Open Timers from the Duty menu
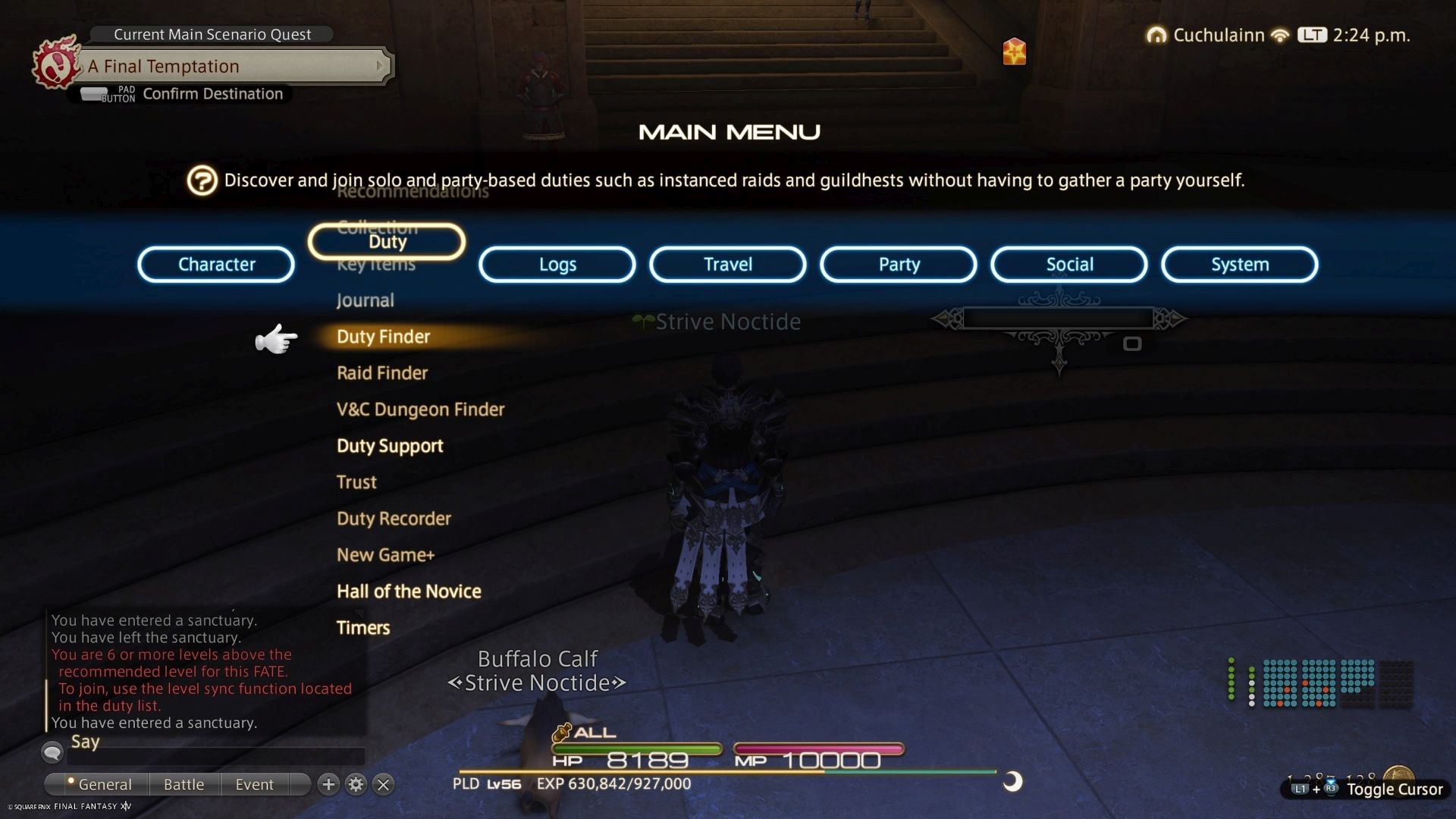The width and height of the screenshot is (1456, 819). point(363,627)
